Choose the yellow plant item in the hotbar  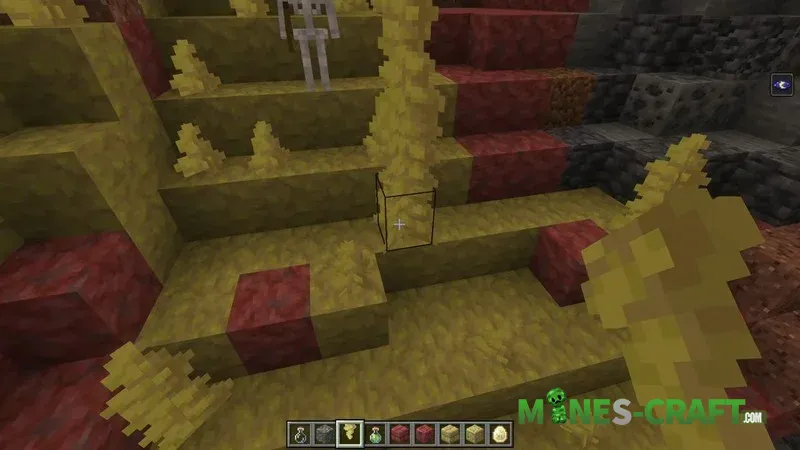(351, 434)
